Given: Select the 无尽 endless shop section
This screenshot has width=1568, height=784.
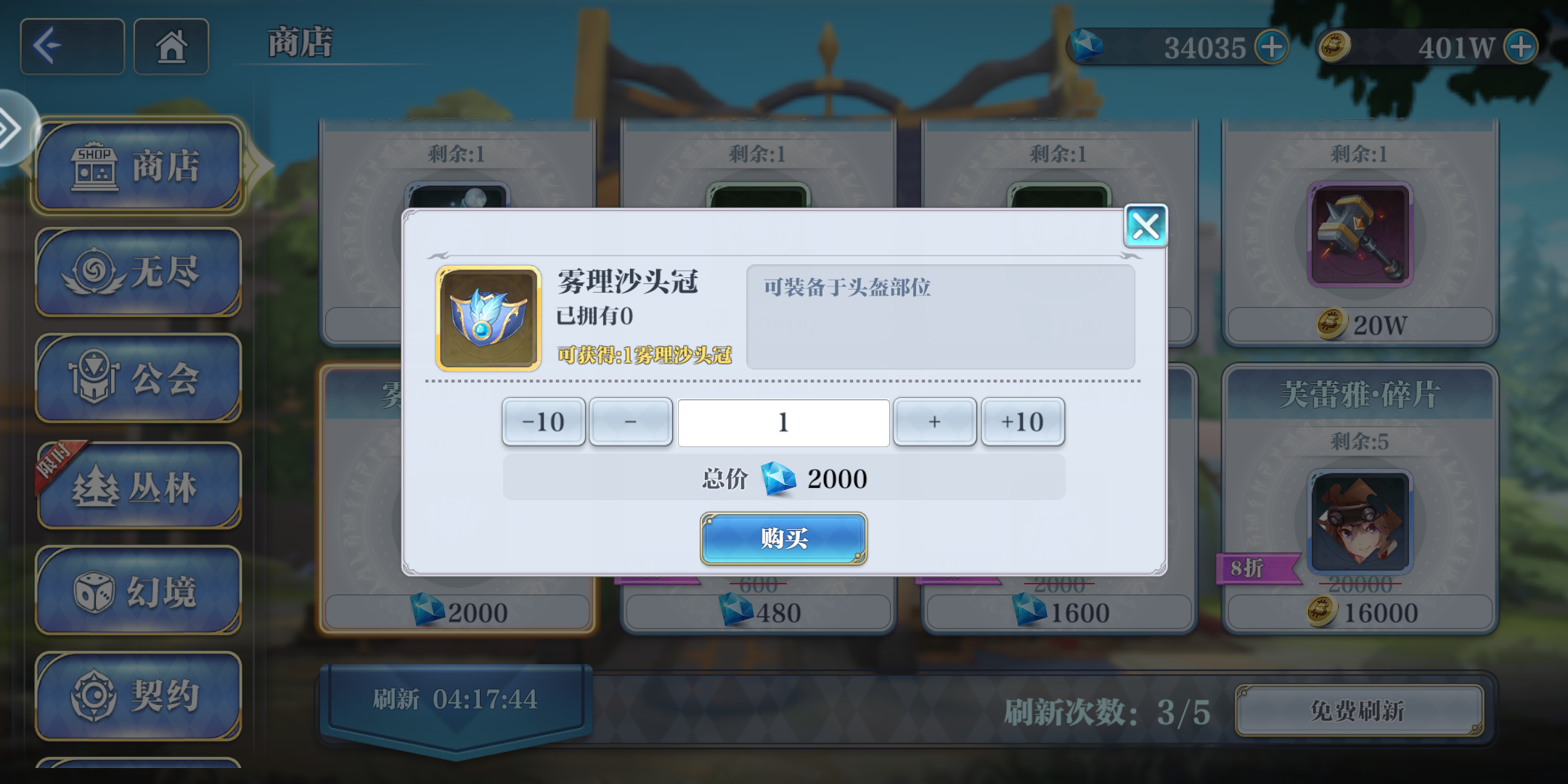Looking at the screenshot, I should 138,272.
